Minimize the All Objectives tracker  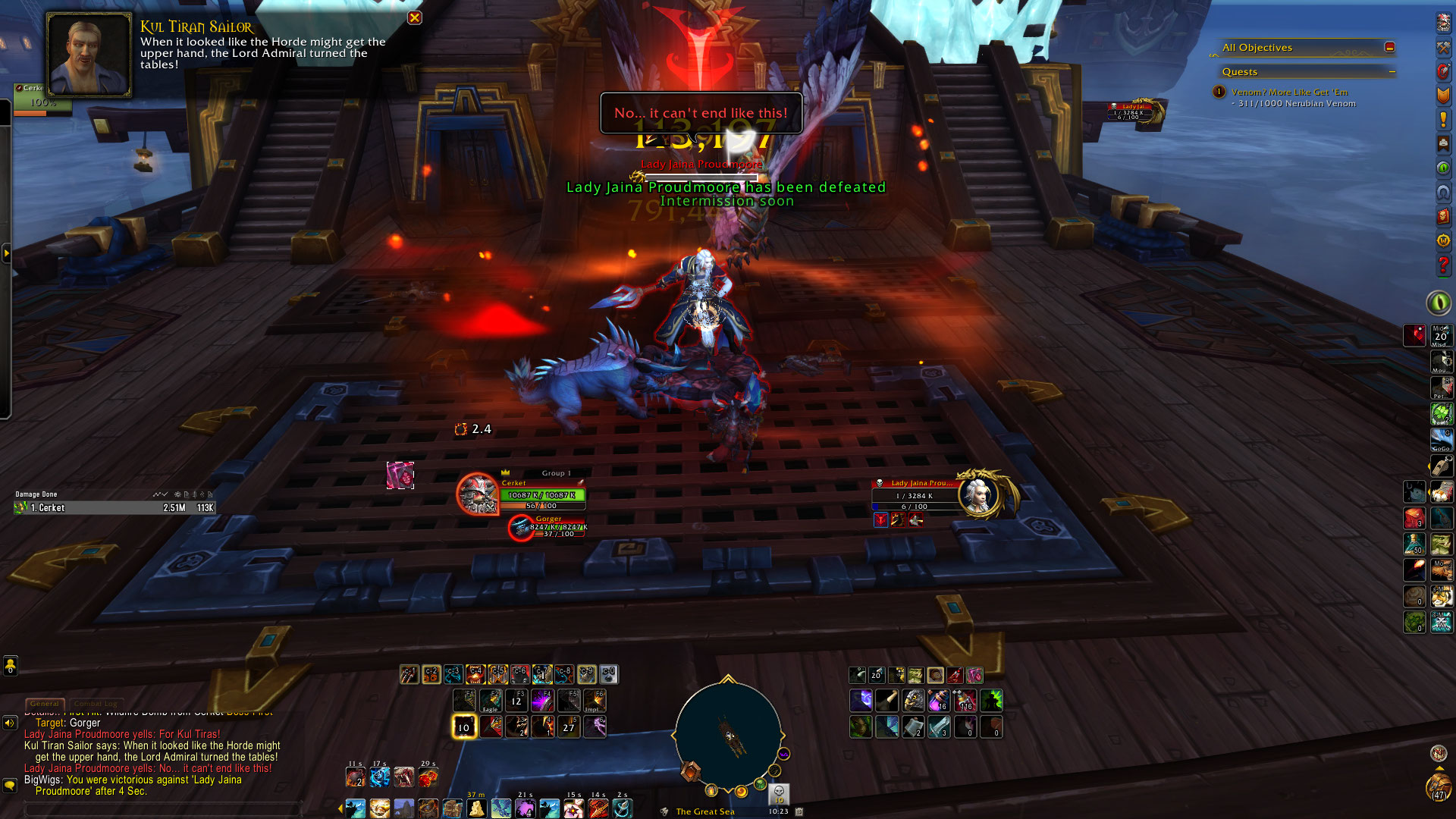[1389, 47]
